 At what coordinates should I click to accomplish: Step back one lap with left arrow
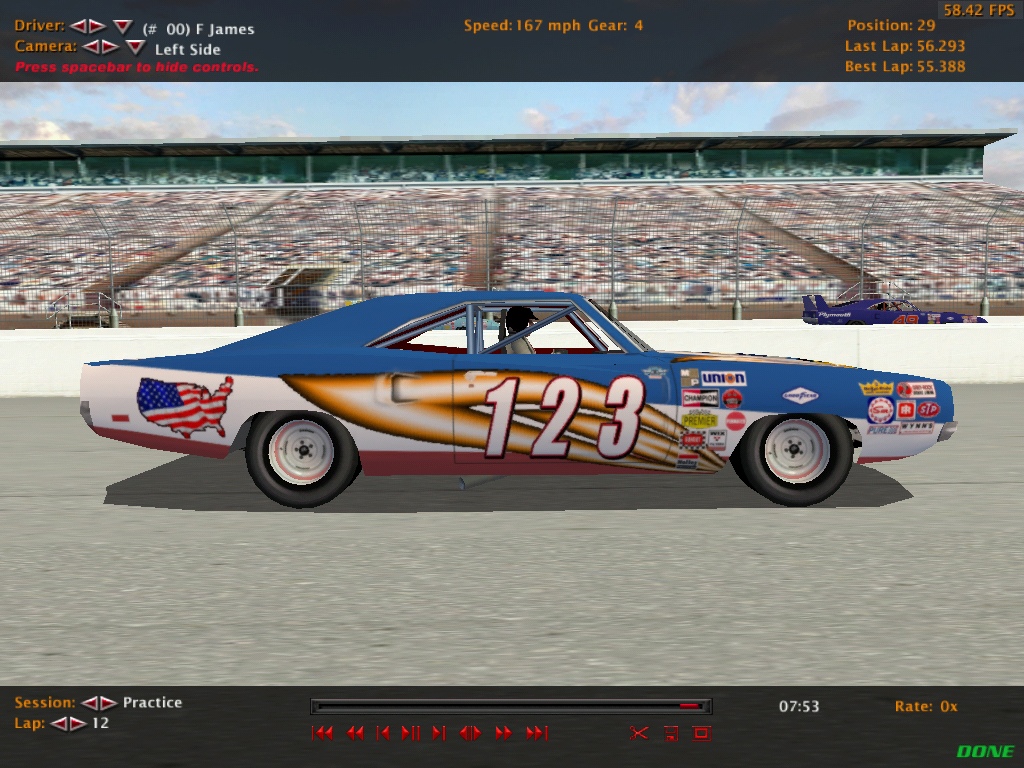coord(58,724)
